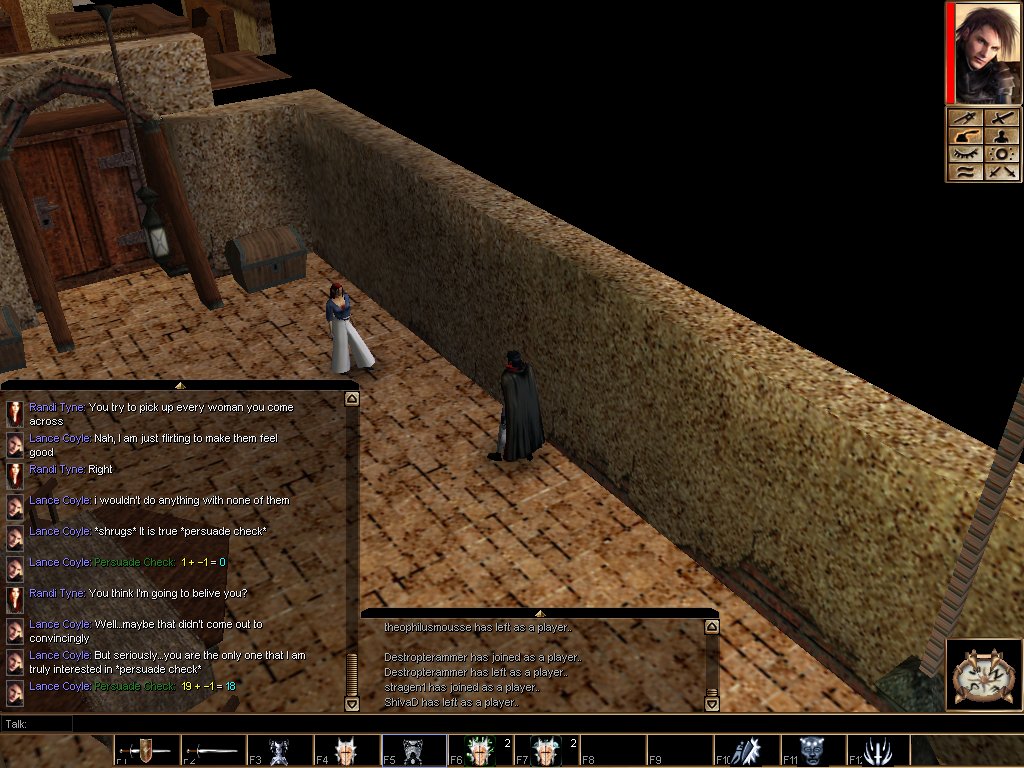Open the journal quill icon

965,136
